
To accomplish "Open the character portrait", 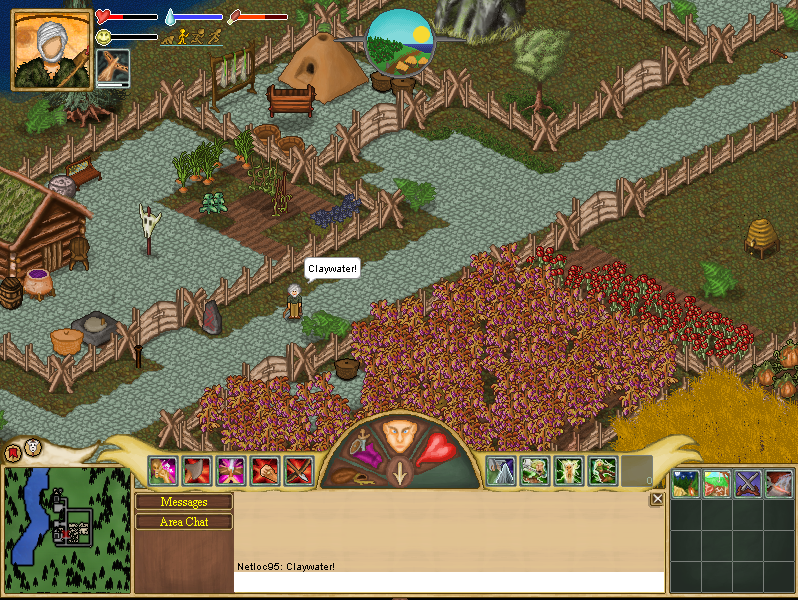I will tap(50, 49).
